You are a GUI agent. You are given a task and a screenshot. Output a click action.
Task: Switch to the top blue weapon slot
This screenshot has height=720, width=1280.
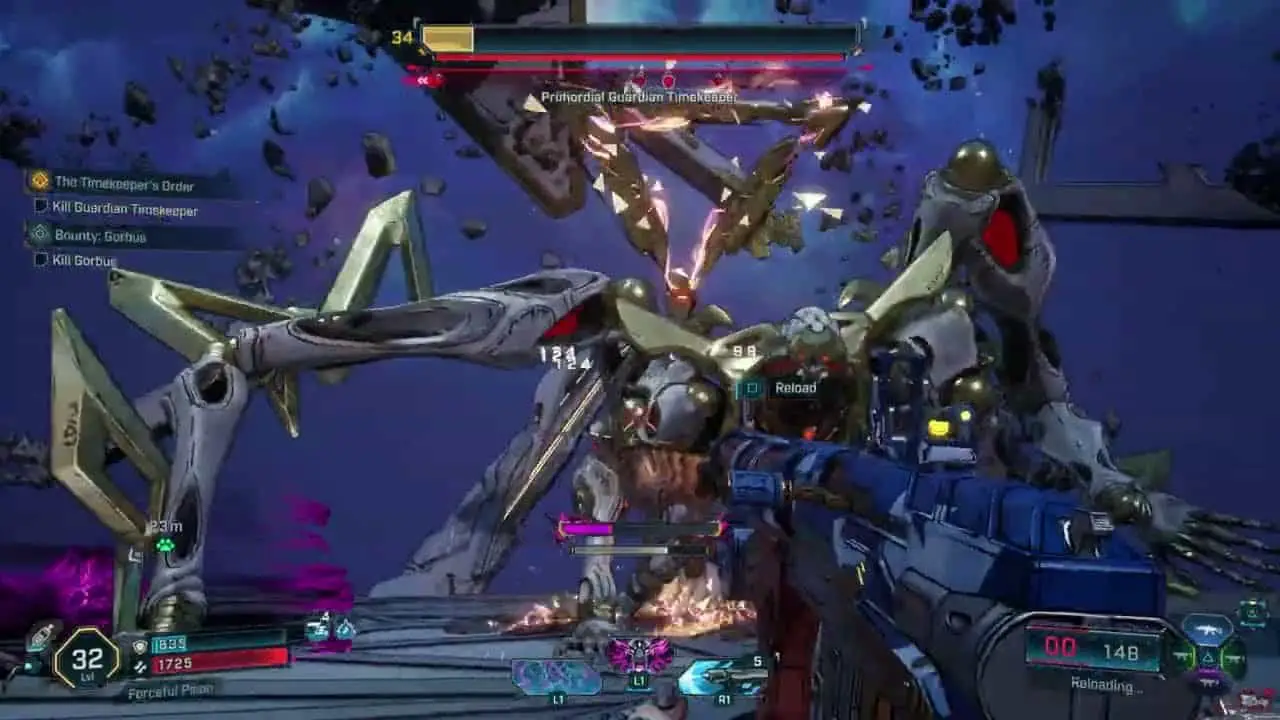(1208, 628)
